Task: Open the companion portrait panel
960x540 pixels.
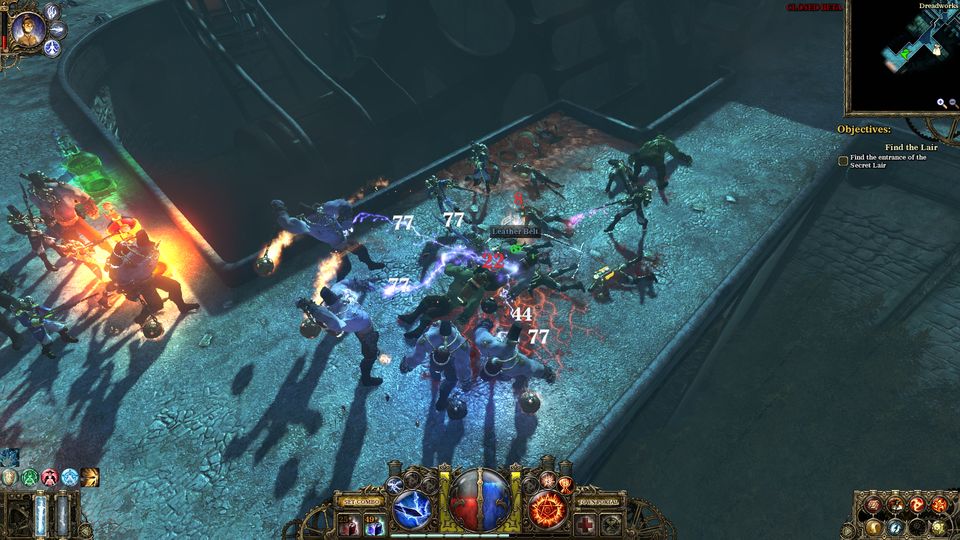Action: [28, 27]
